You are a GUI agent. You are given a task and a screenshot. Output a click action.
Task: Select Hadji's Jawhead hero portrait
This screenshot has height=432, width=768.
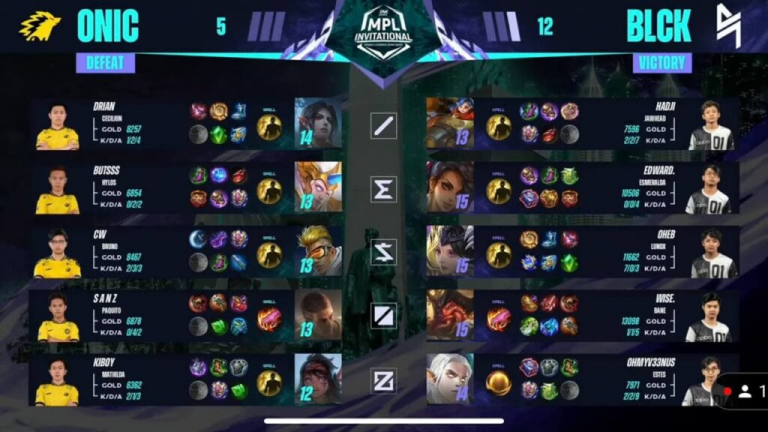point(449,123)
